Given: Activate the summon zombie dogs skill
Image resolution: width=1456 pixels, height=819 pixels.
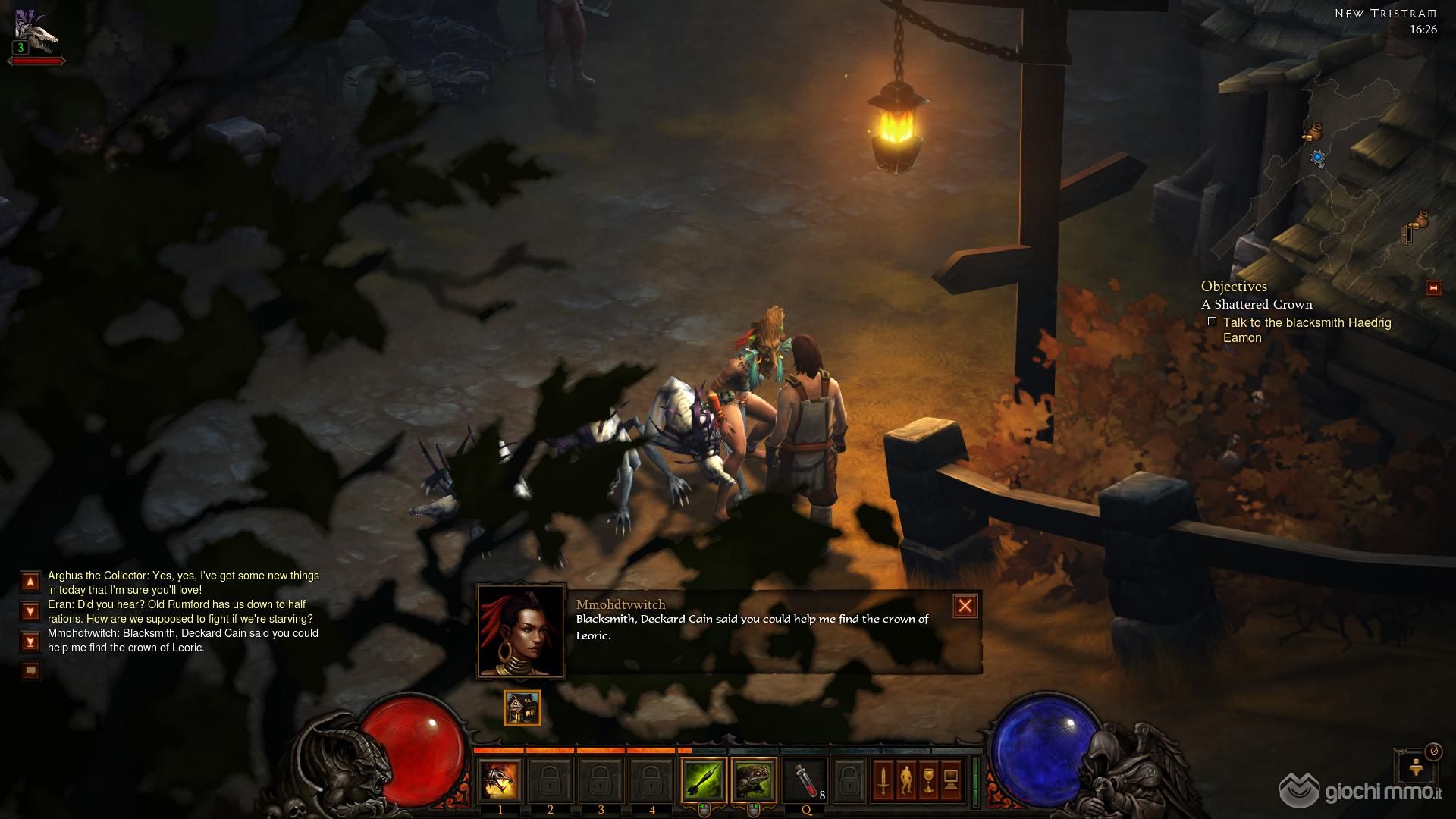Looking at the screenshot, I should click(x=500, y=780).
